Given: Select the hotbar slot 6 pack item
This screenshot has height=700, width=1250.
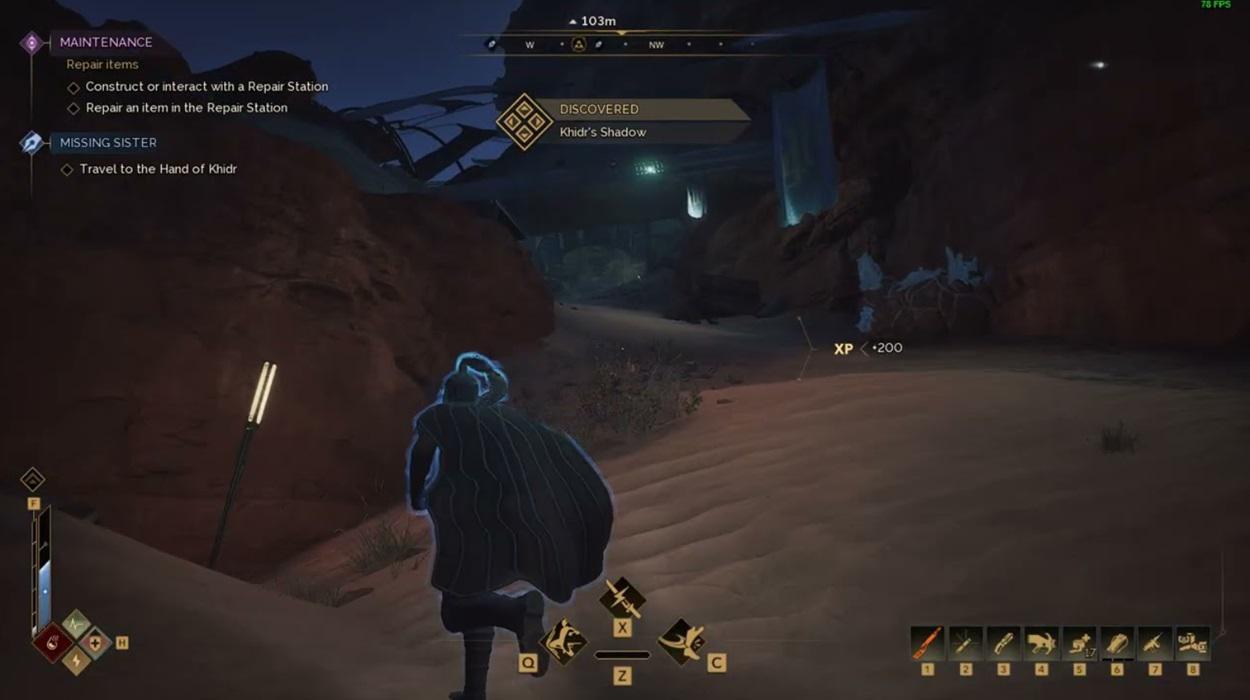Looking at the screenshot, I should pos(1117,642).
